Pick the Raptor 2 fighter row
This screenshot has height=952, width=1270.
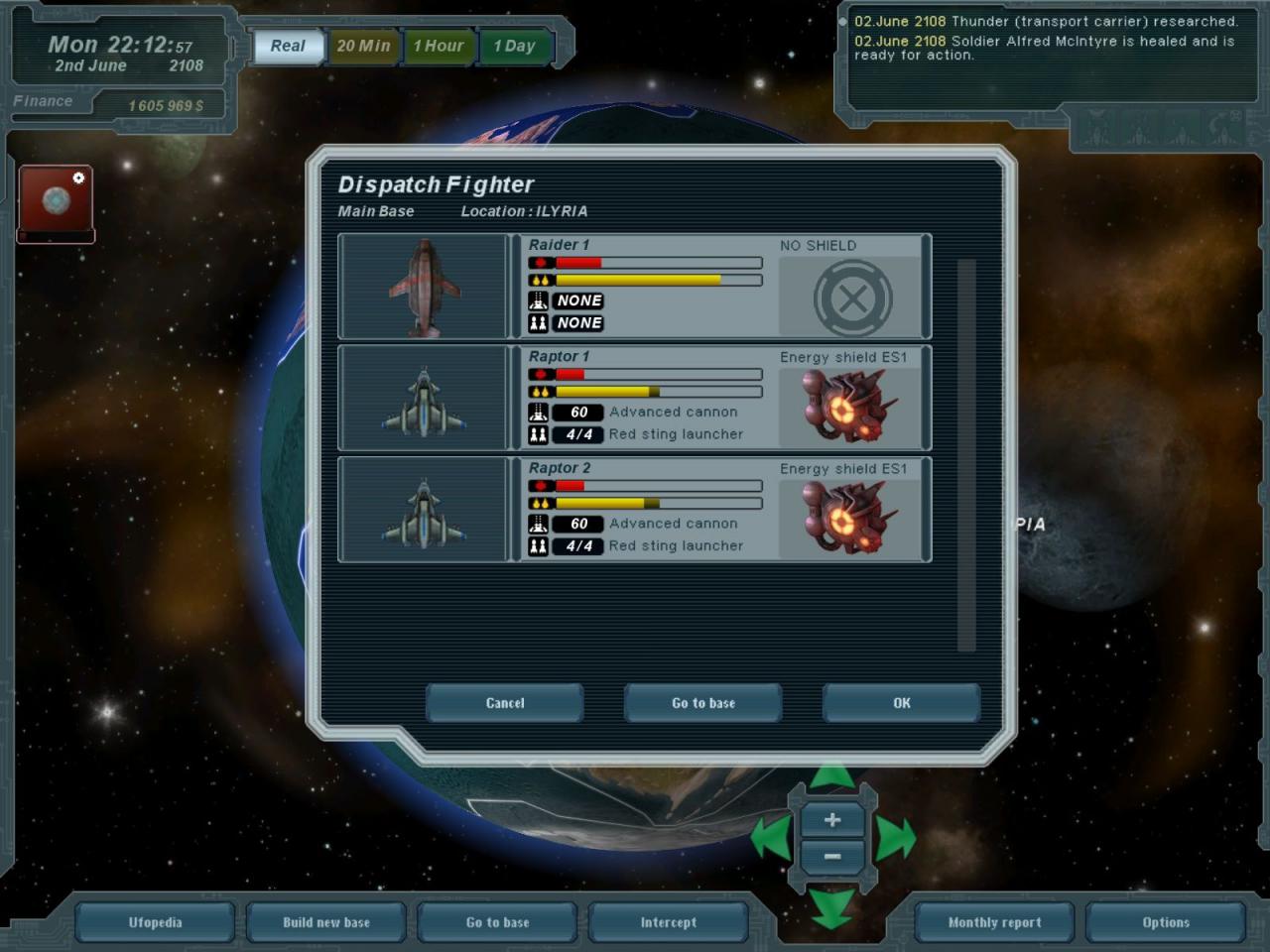(634, 510)
